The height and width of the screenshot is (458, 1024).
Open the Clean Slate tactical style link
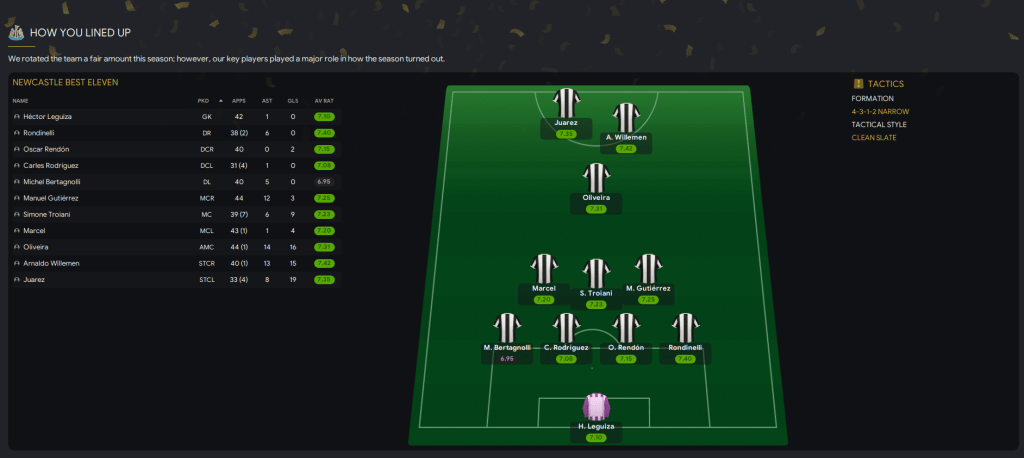point(874,137)
